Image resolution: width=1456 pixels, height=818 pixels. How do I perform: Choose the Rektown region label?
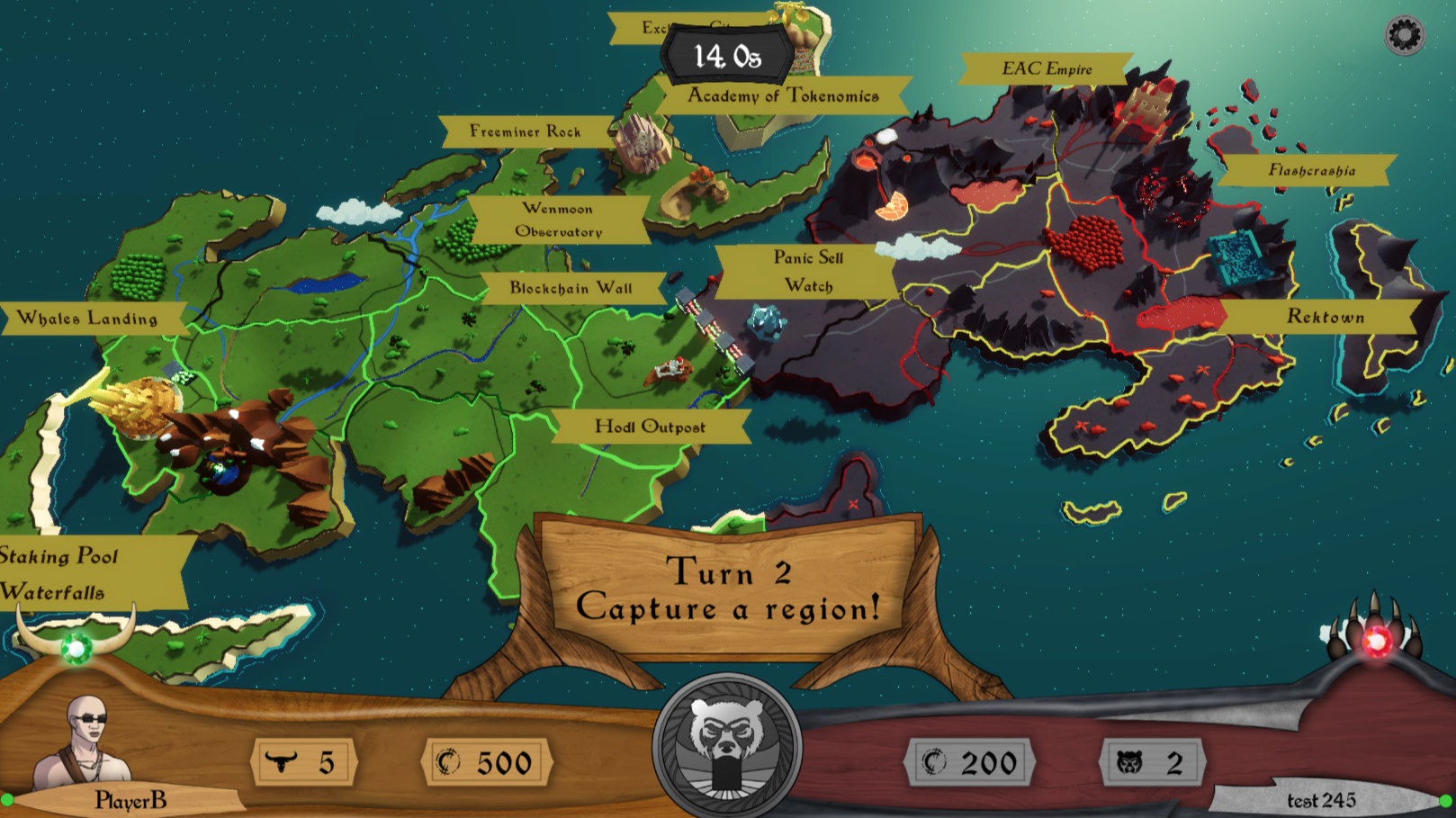click(x=1325, y=317)
